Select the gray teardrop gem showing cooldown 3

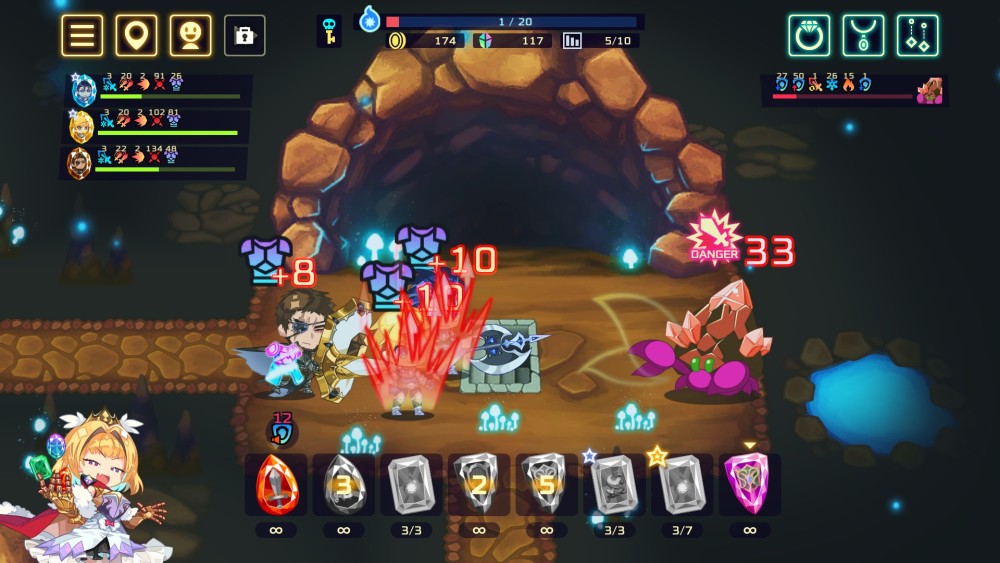(x=343, y=485)
